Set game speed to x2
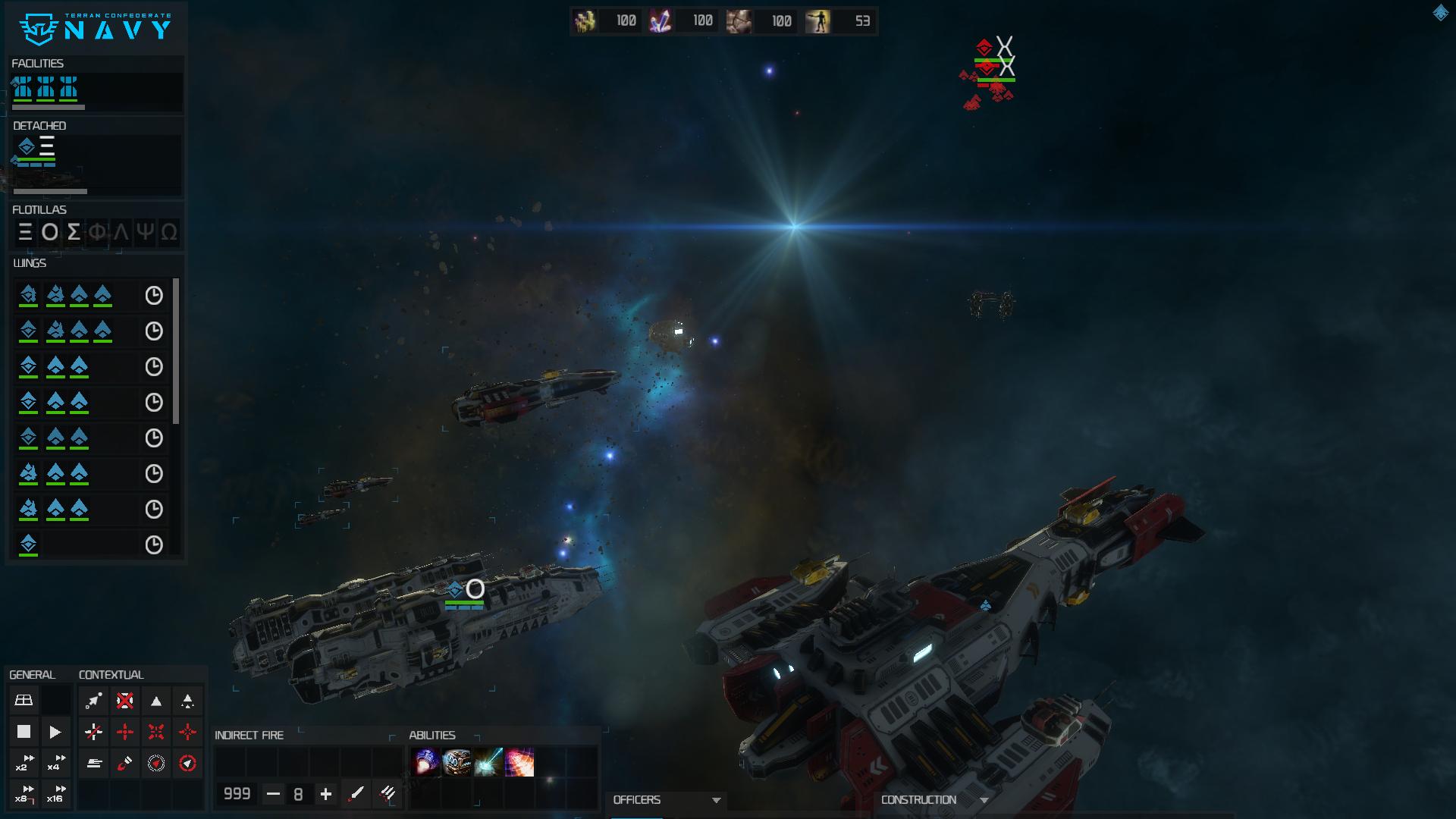 click(24, 763)
